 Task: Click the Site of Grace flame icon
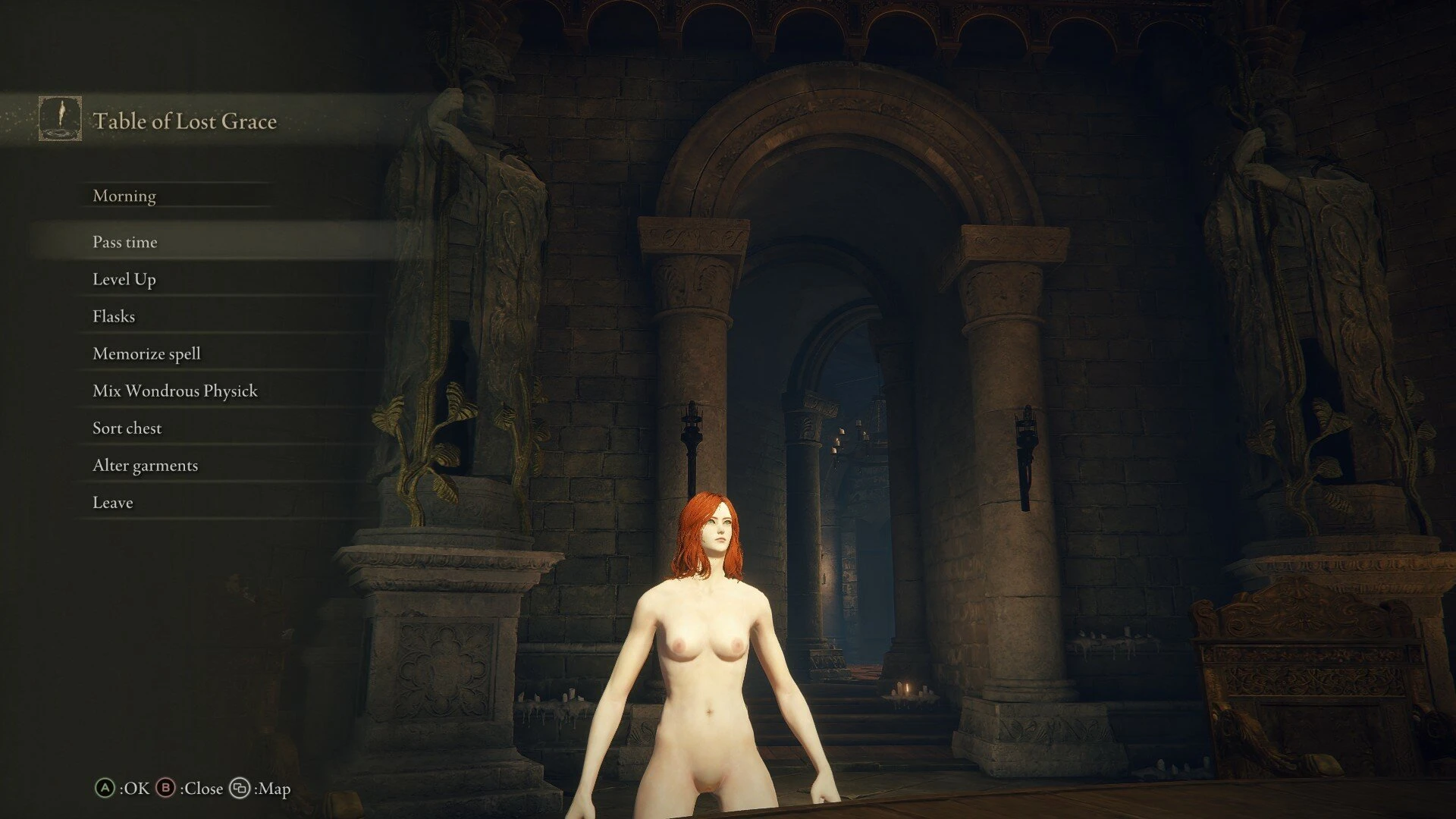59,119
